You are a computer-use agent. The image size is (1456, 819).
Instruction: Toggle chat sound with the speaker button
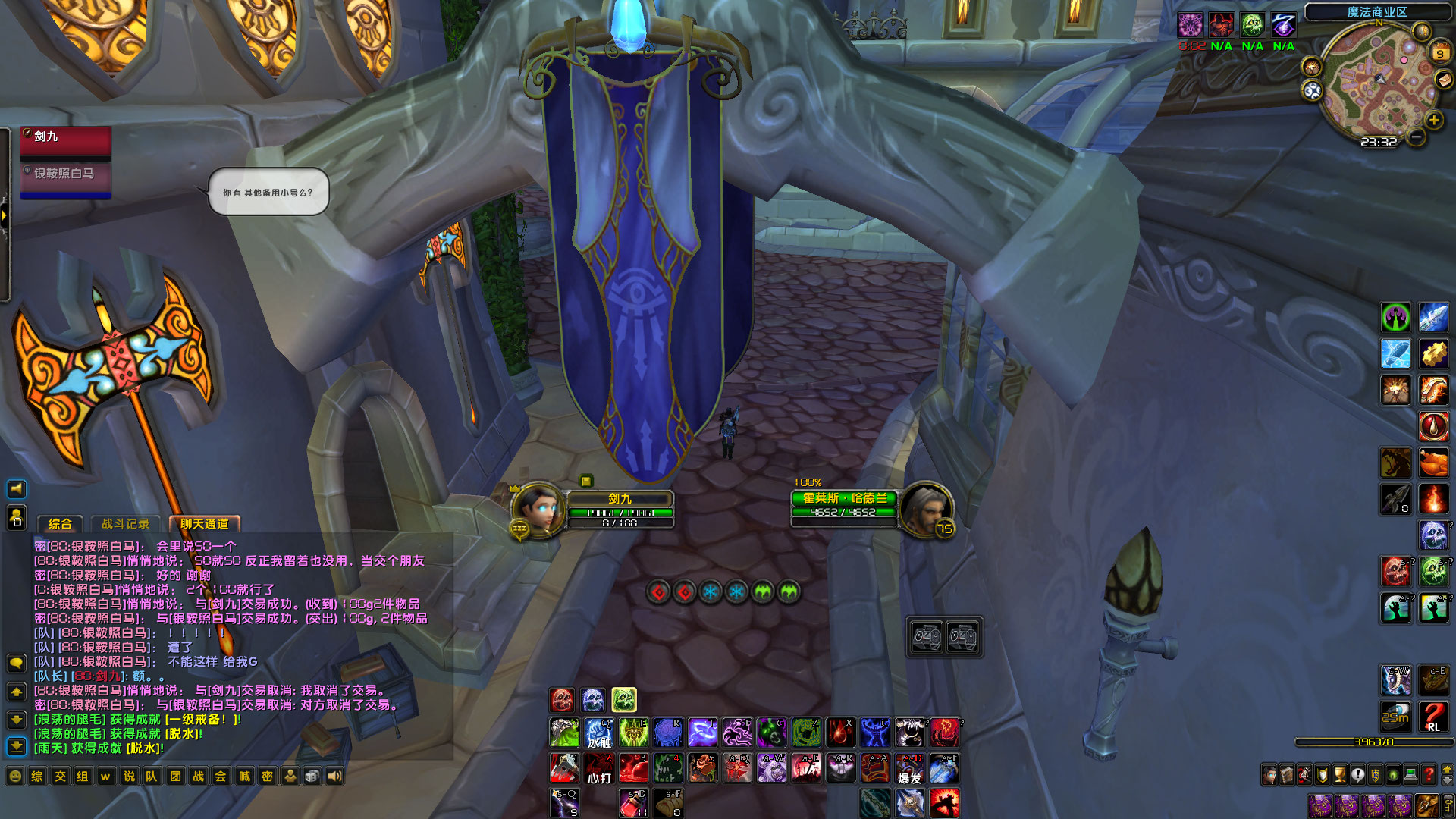pos(334,777)
